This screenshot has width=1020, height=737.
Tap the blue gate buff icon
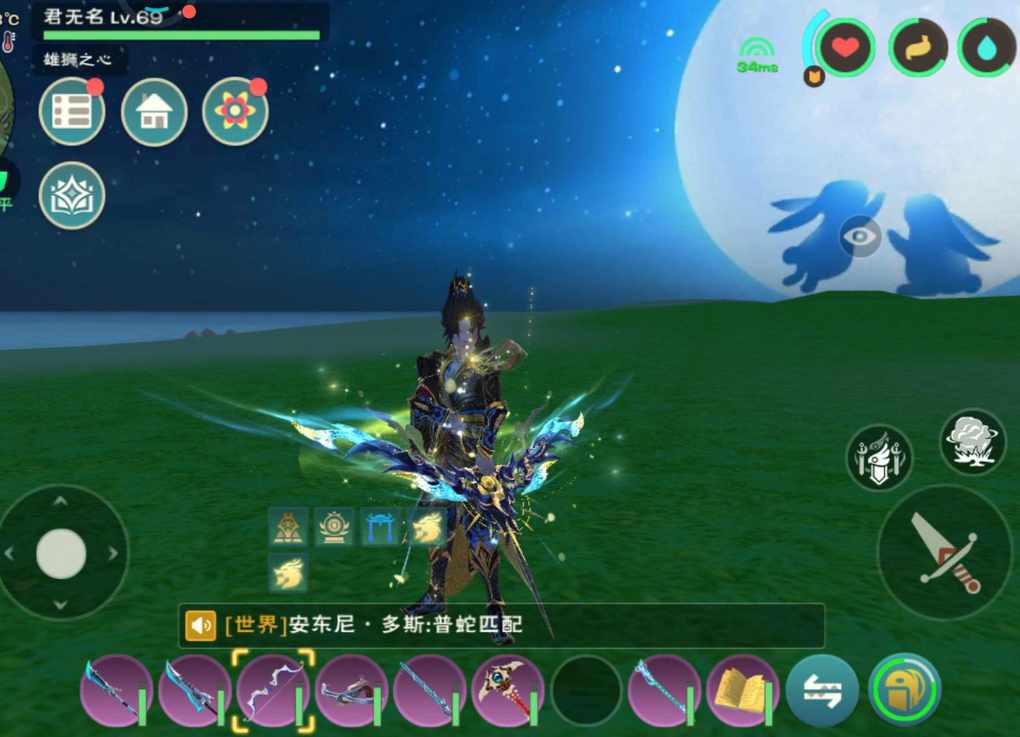click(x=380, y=526)
